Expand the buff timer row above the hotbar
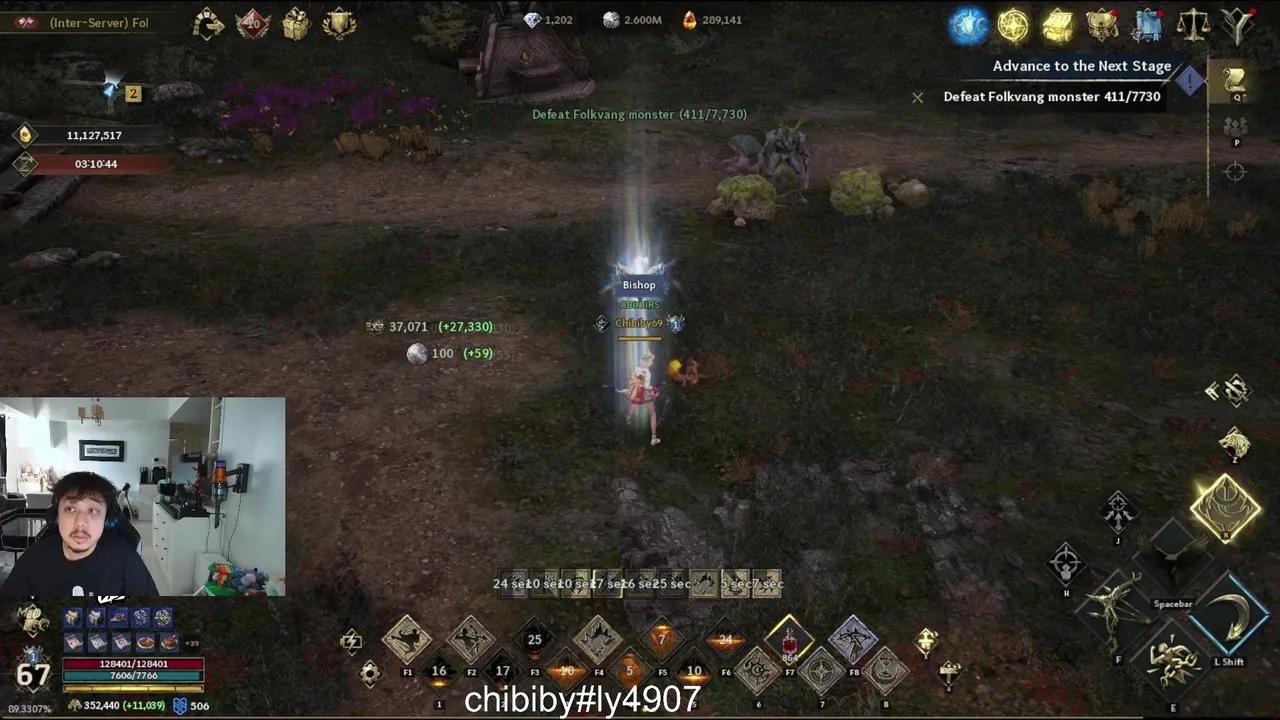This screenshot has height=720, width=1280. pos(640,583)
